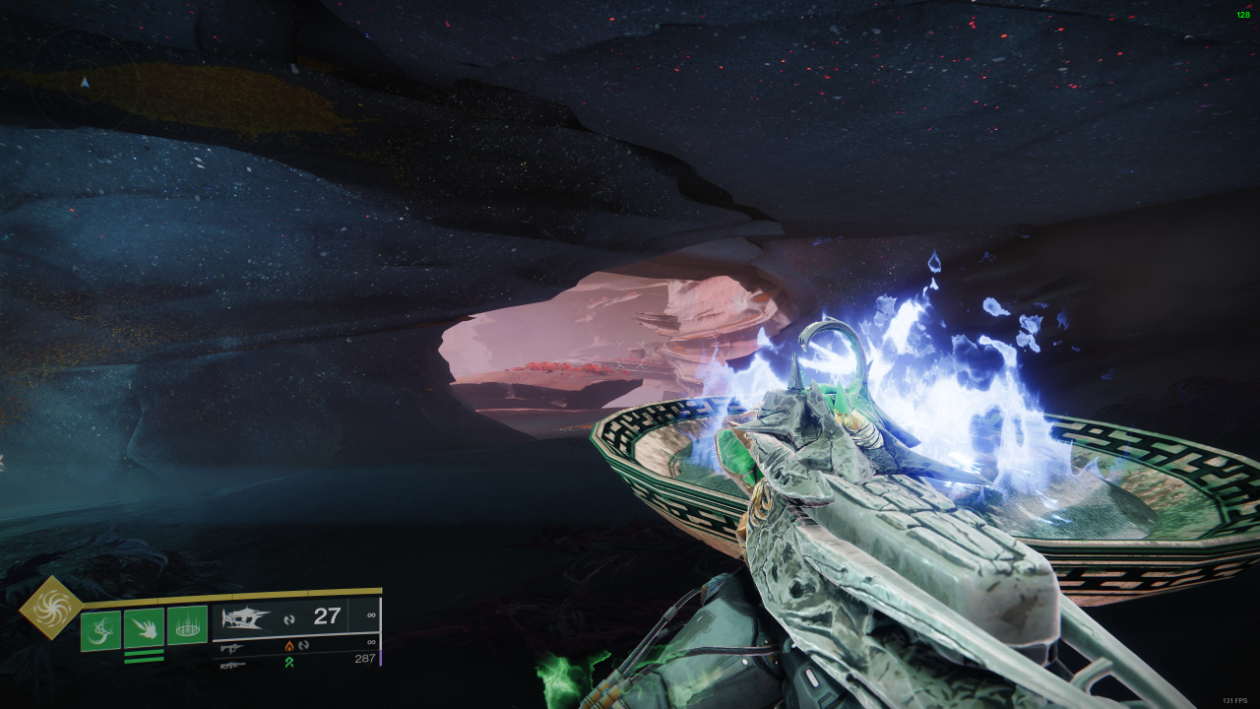Trigger the green hand melee ability

point(144,628)
